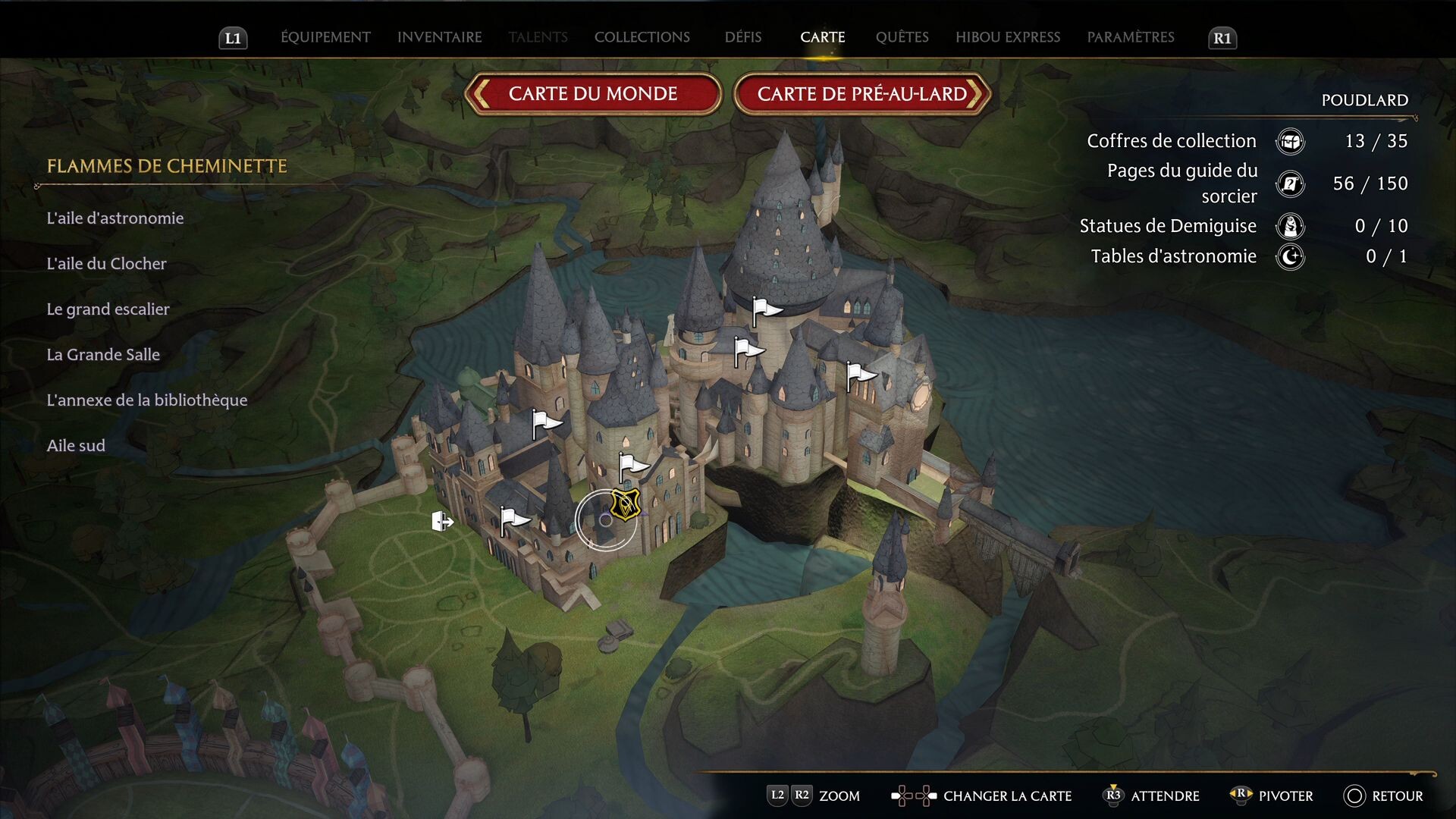The height and width of the screenshot is (819, 1456).
Task: Toggle the ATTENDRE R3 control
Action: pos(1113,796)
